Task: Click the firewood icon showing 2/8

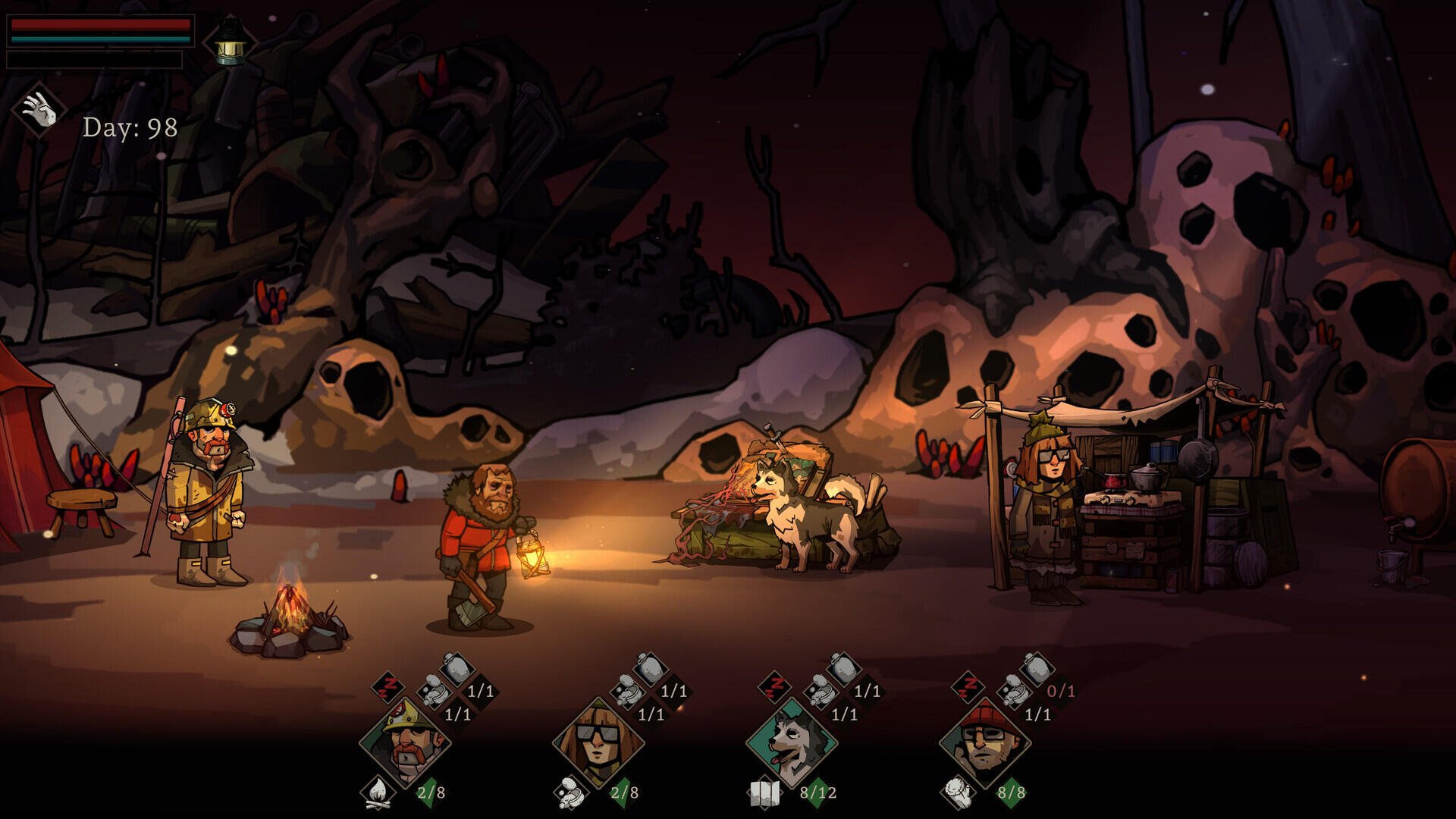Action: tap(378, 795)
